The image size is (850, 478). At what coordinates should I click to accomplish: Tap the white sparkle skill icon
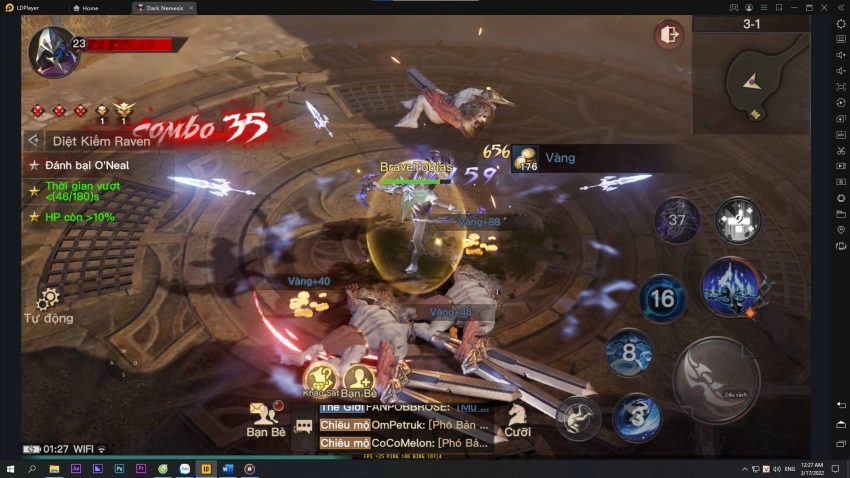[x=738, y=219]
